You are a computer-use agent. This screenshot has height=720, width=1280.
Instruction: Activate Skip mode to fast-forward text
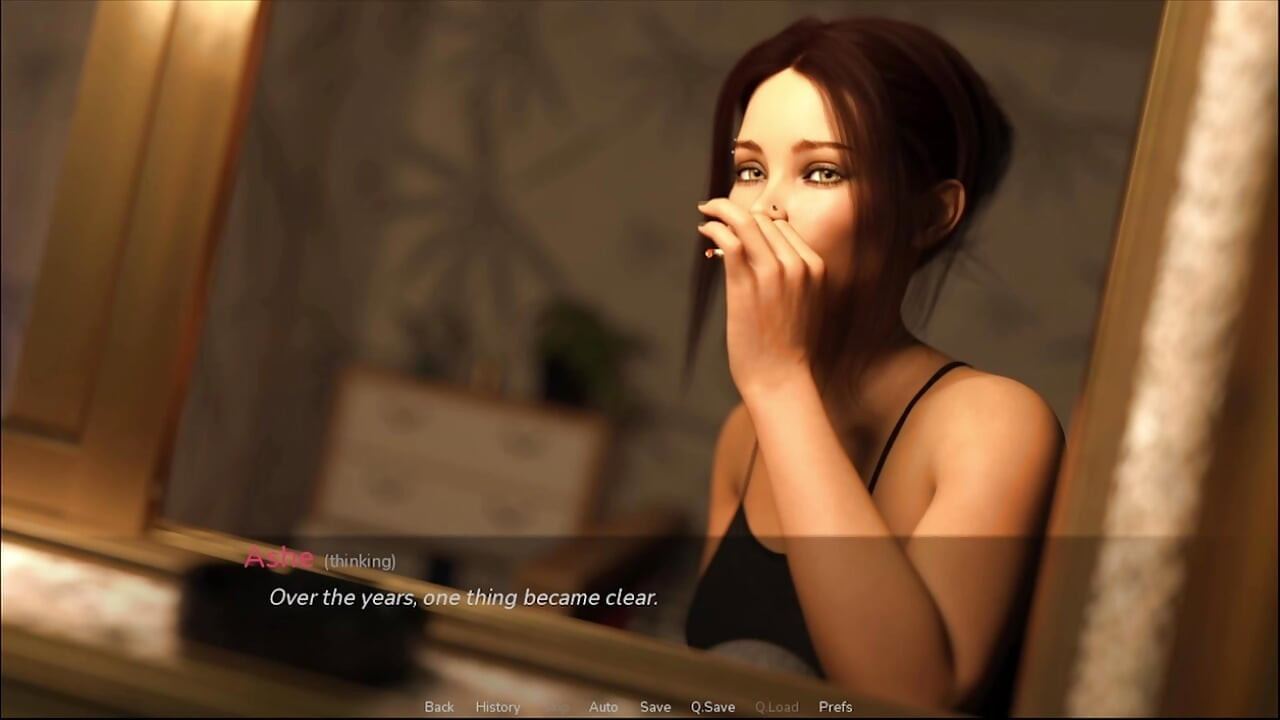(557, 707)
